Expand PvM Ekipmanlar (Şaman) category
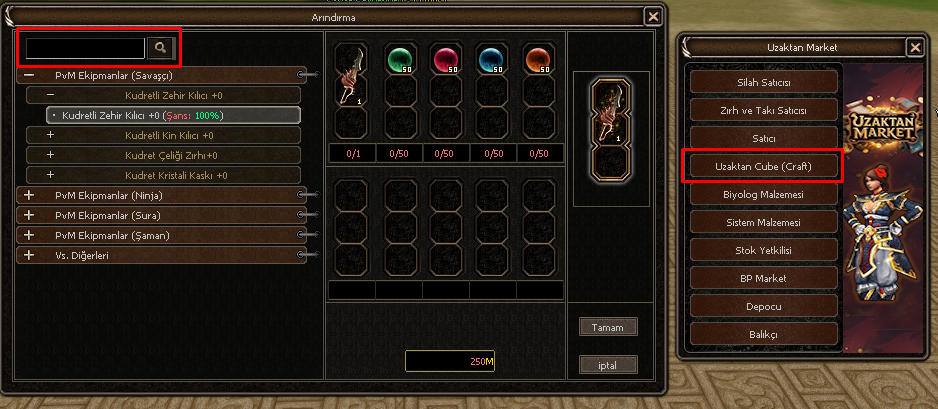This screenshot has height=409, width=938. coord(29,235)
